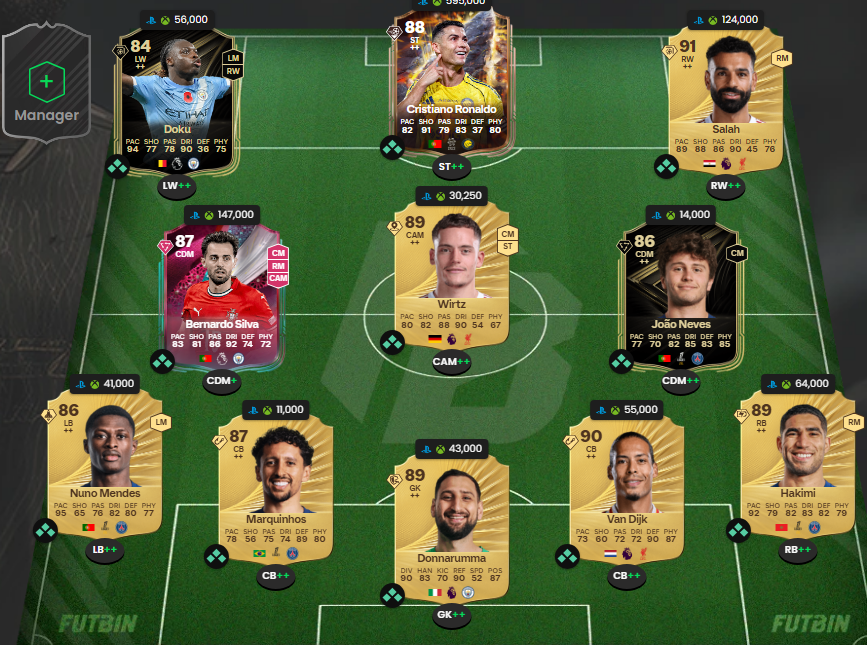Click the ST++ position badge
Image resolution: width=867 pixels, height=645 pixels.
[451, 166]
